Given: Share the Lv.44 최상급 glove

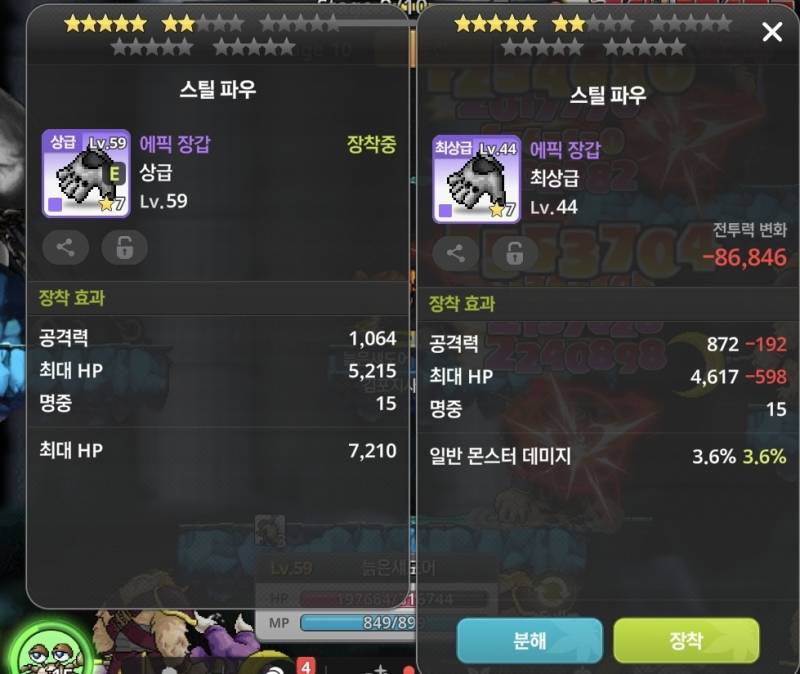Looking at the screenshot, I should (x=456, y=253).
